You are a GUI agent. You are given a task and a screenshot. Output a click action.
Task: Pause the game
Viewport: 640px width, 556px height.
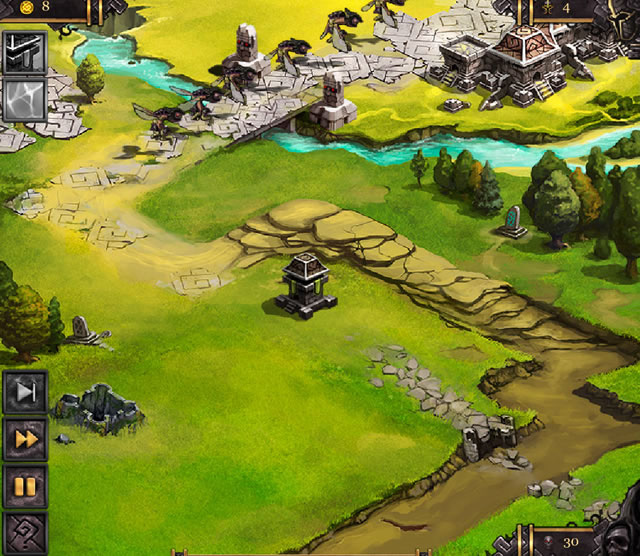25,487
